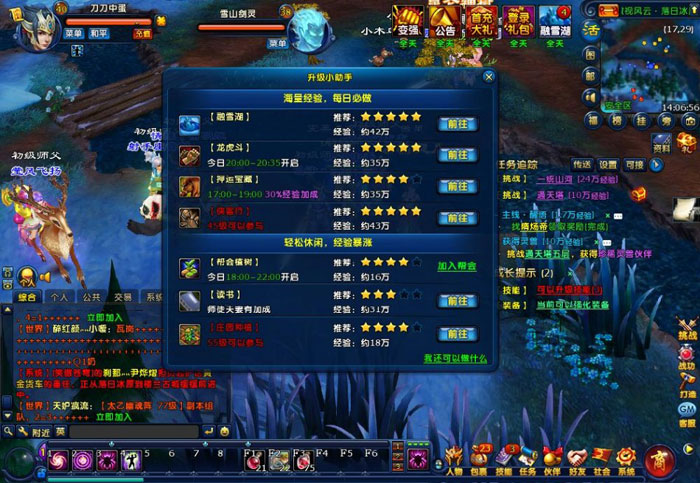This screenshot has width=700, height=483.
Task: Open the 登录礼包 login gift pack
Action: tap(518, 21)
